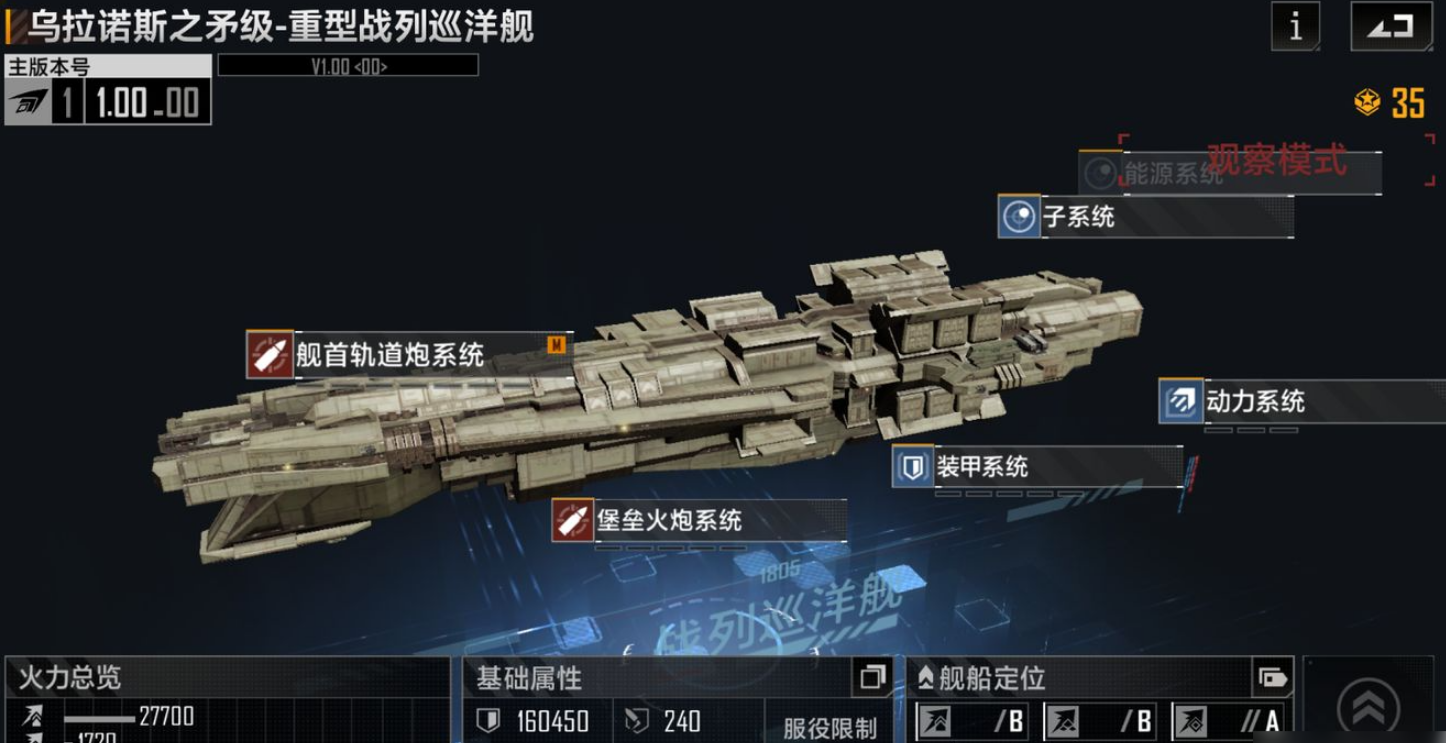Open the 服役限制 section
The height and width of the screenshot is (743, 1446).
pos(829,727)
